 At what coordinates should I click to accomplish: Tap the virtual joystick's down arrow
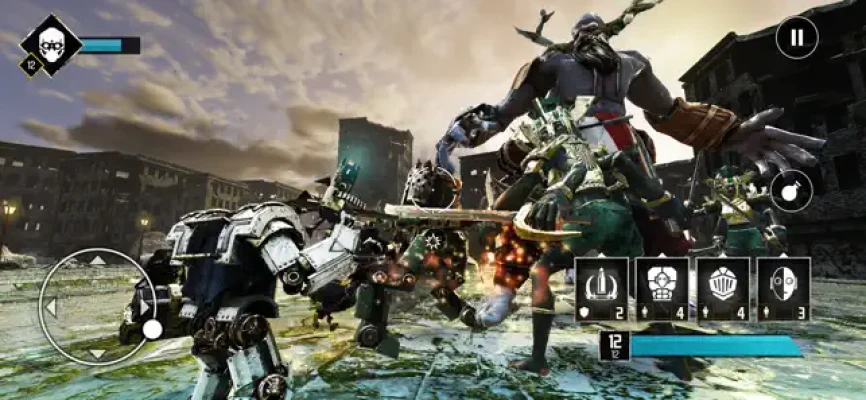97,353
